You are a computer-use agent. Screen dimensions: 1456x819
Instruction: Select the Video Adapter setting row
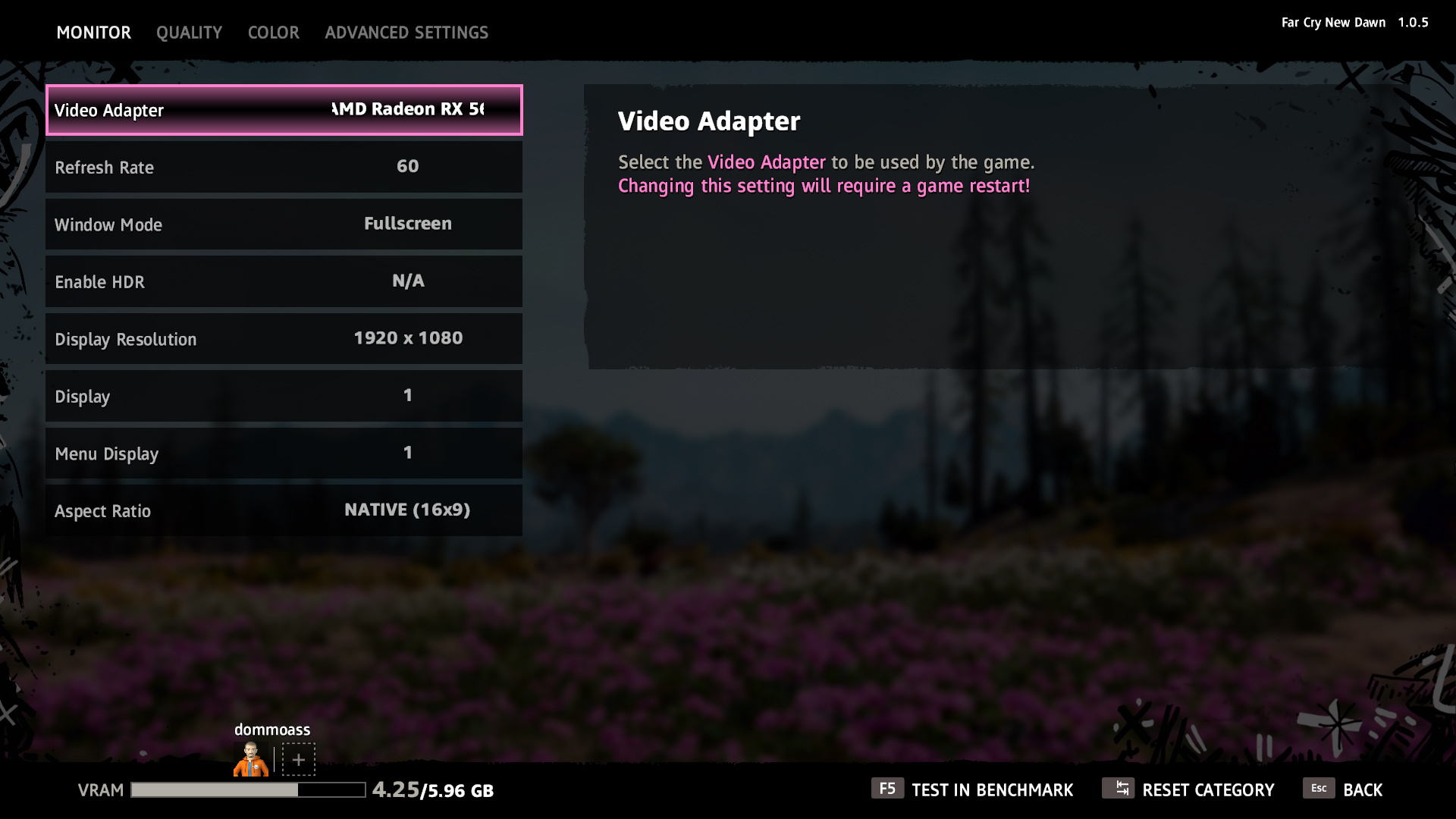(284, 110)
